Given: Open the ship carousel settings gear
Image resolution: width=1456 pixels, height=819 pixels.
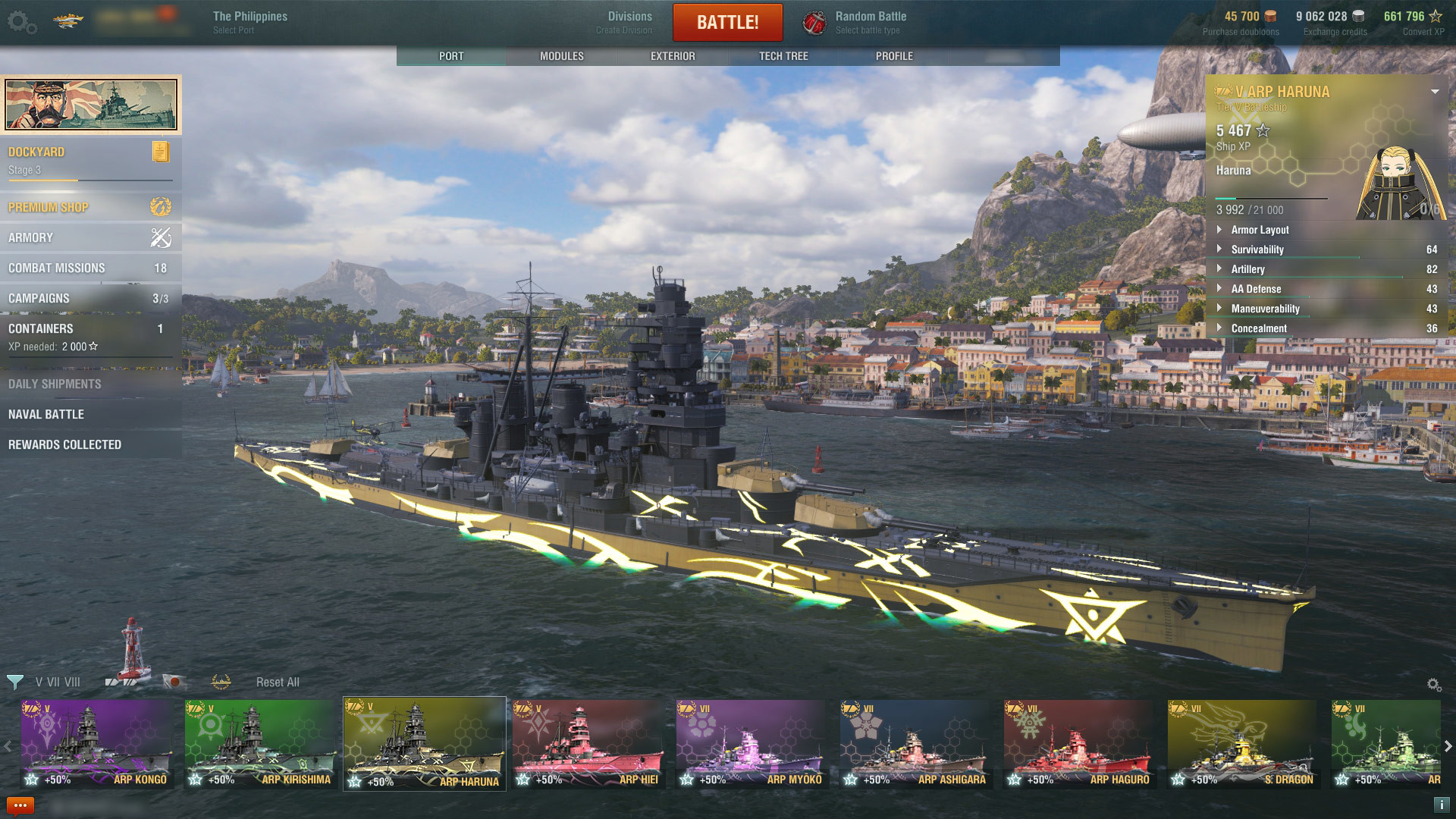Looking at the screenshot, I should pyautogui.click(x=1433, y=682).
